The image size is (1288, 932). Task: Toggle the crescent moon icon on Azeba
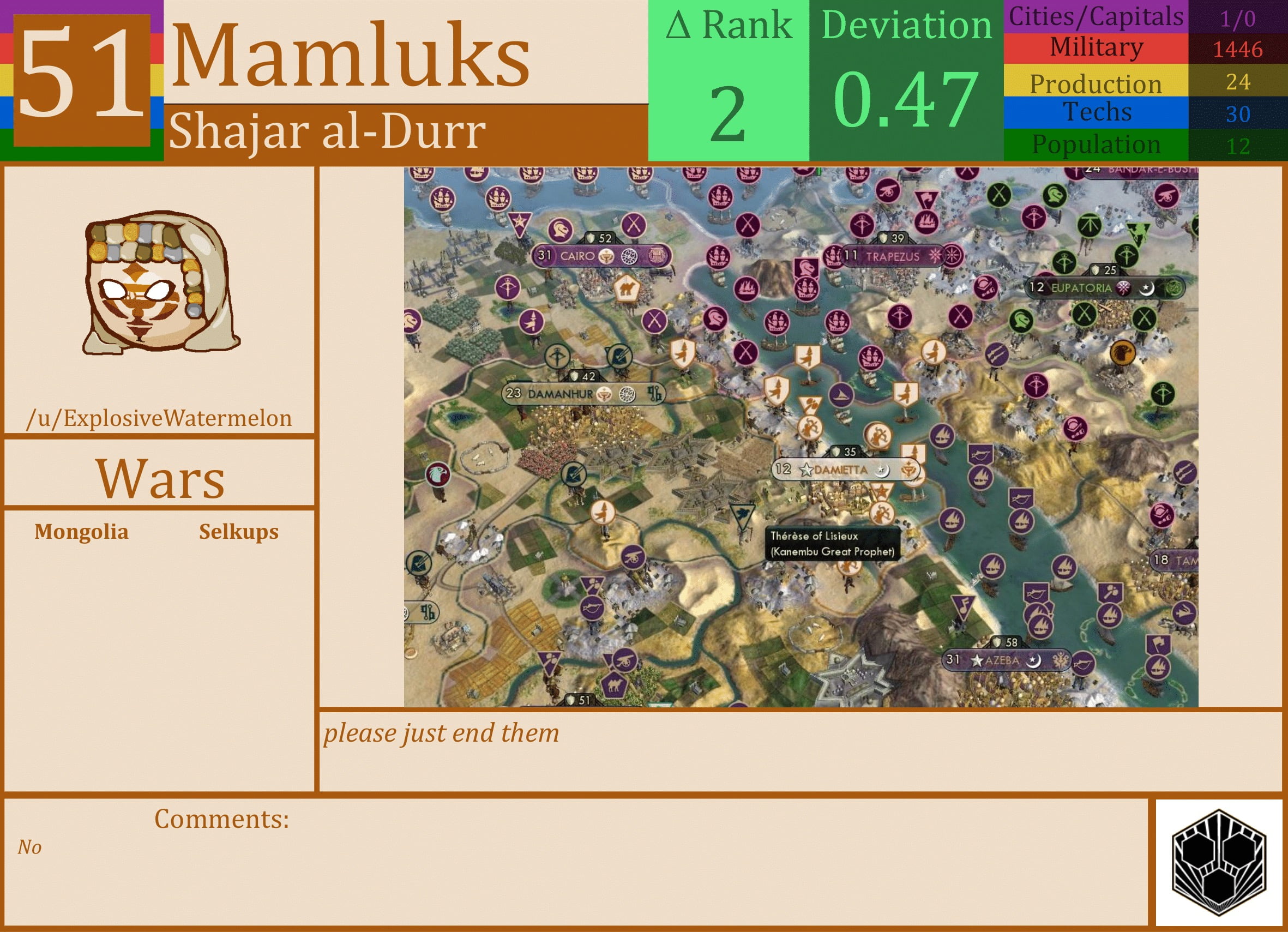pos(1035,660)
